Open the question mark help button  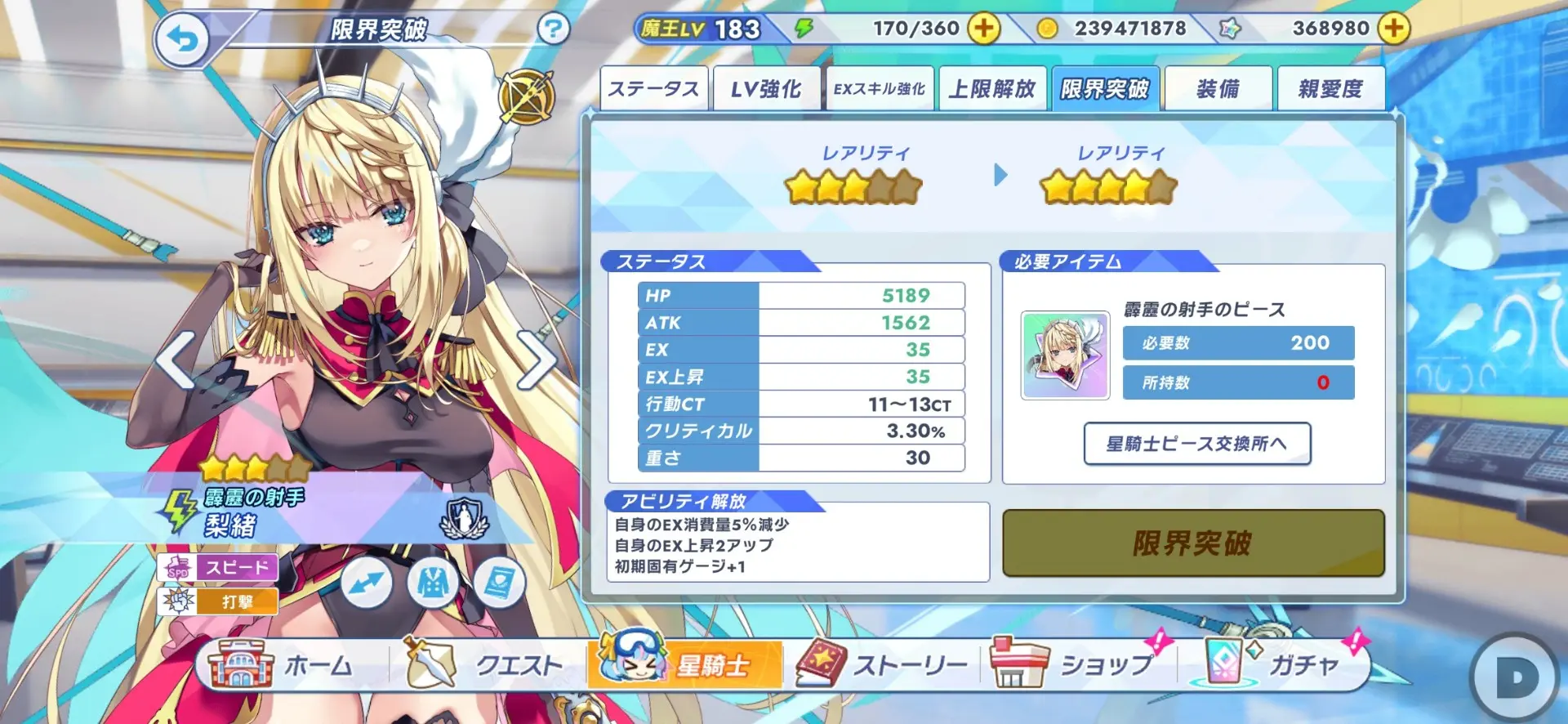(553, 29)
